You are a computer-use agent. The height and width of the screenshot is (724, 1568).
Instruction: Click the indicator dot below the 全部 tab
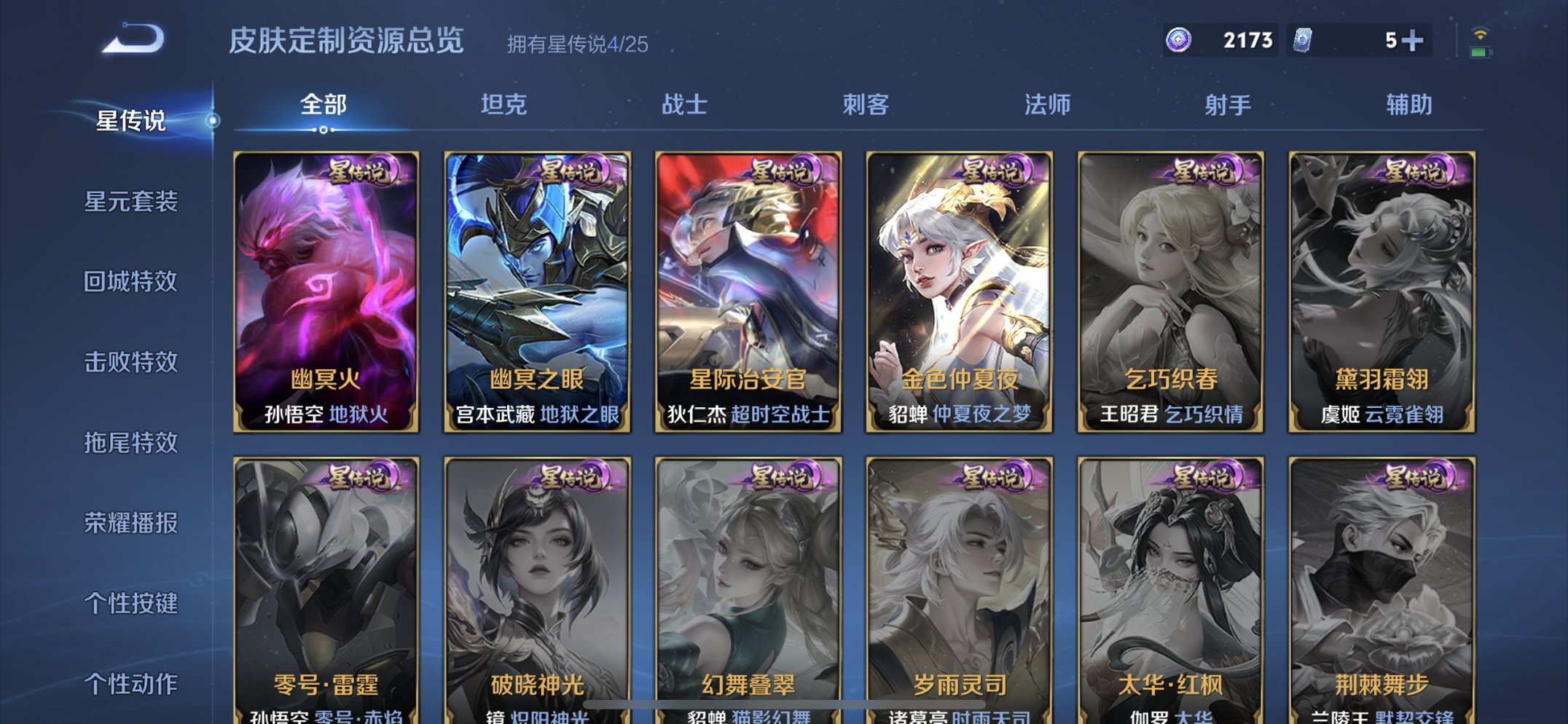point(323,130)
